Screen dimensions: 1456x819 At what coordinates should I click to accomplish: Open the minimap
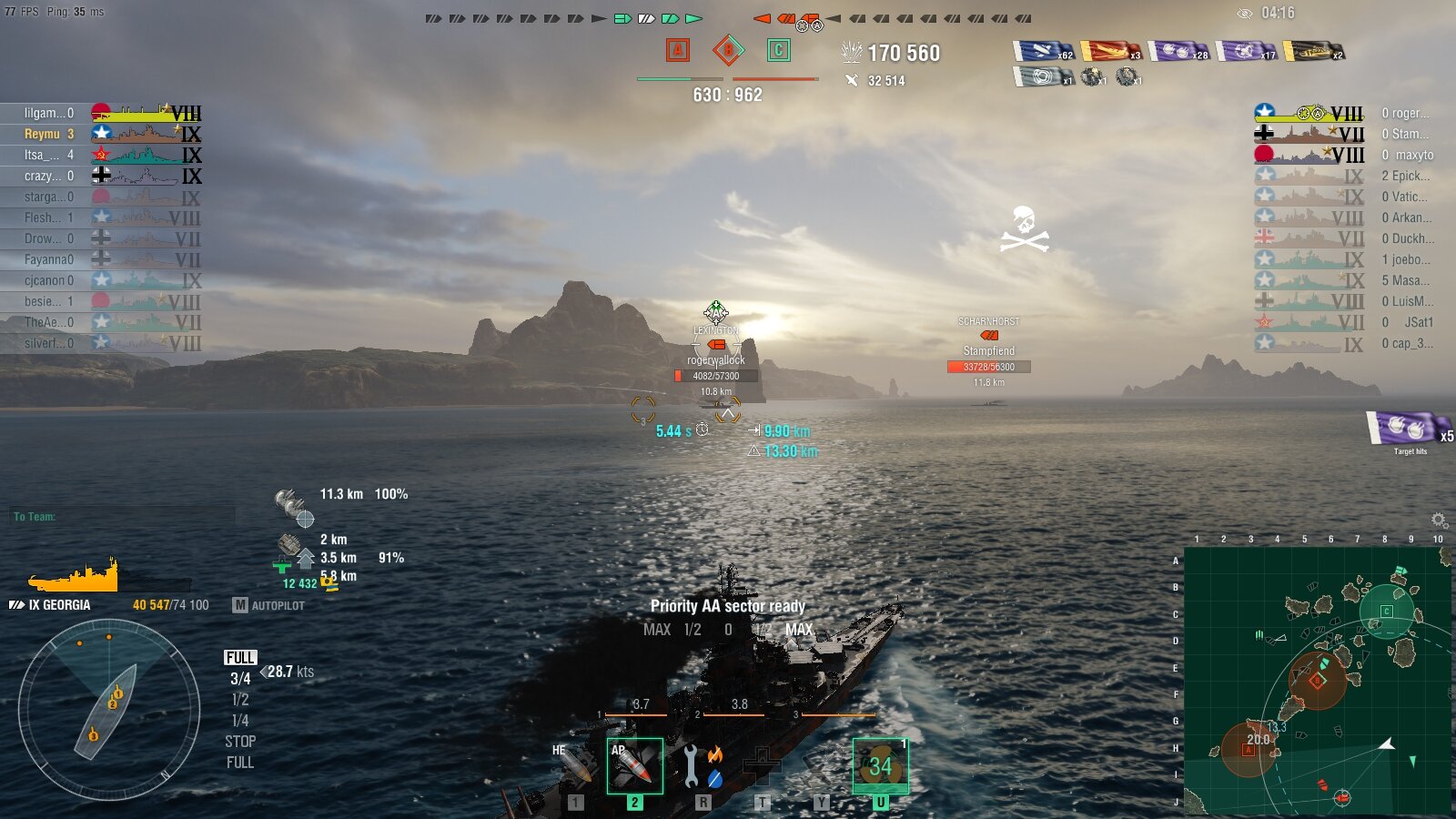[x=1318, y=680]
